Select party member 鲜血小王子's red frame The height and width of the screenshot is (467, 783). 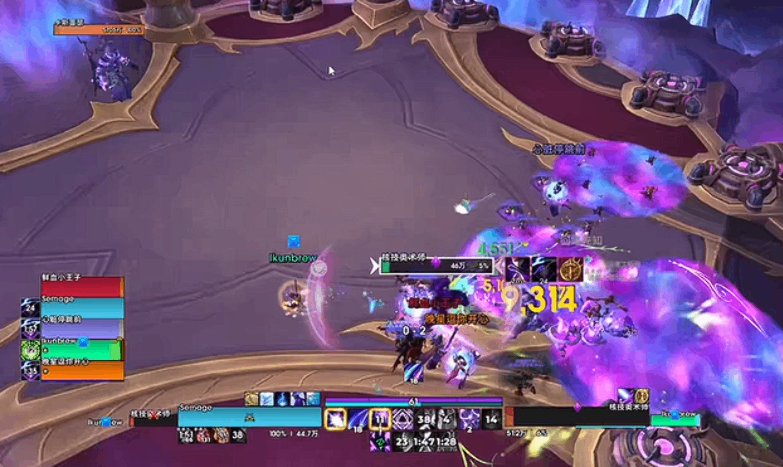click(80, 288)
